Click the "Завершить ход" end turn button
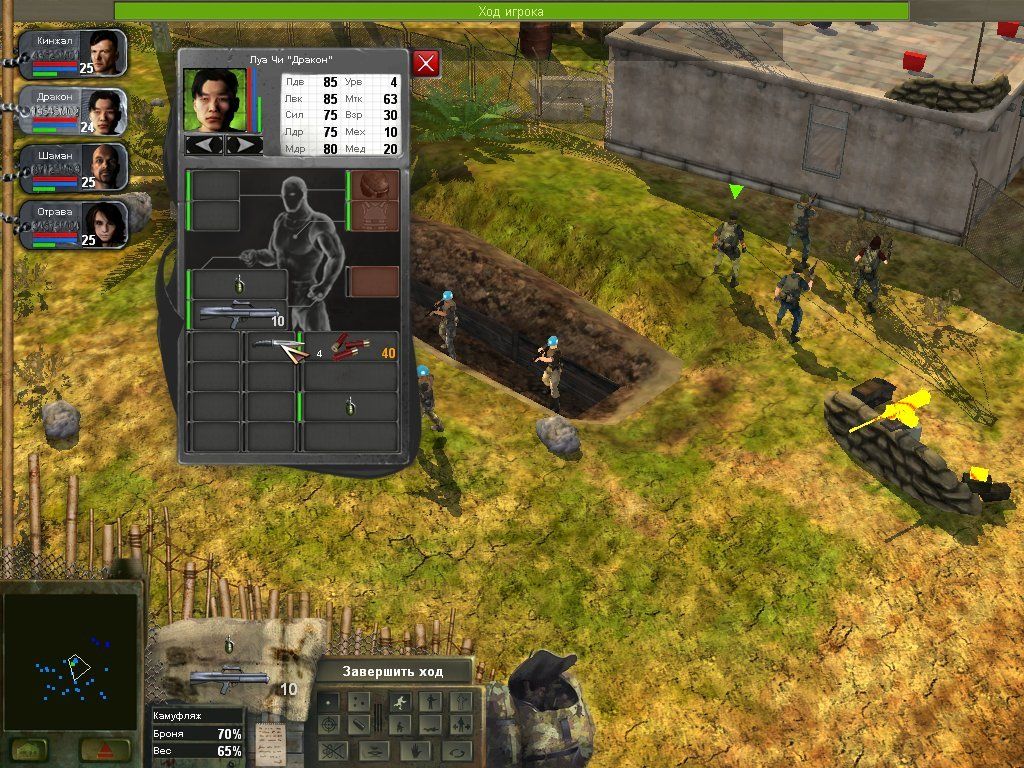1024x768 pixels. click(x=392, y=671)
